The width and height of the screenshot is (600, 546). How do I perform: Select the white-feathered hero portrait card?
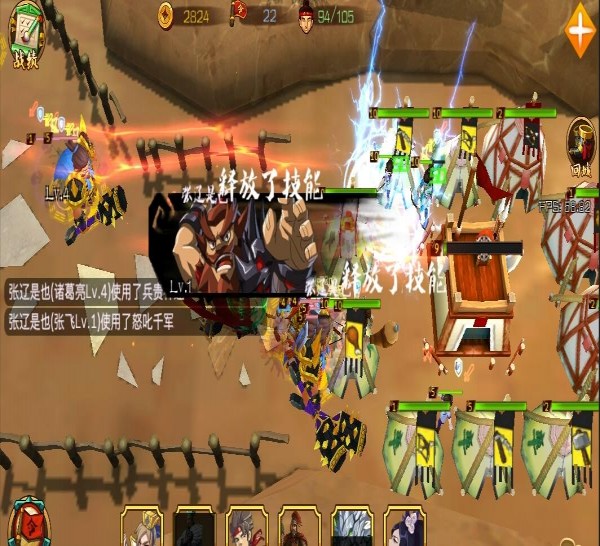(x=352, y=526)
